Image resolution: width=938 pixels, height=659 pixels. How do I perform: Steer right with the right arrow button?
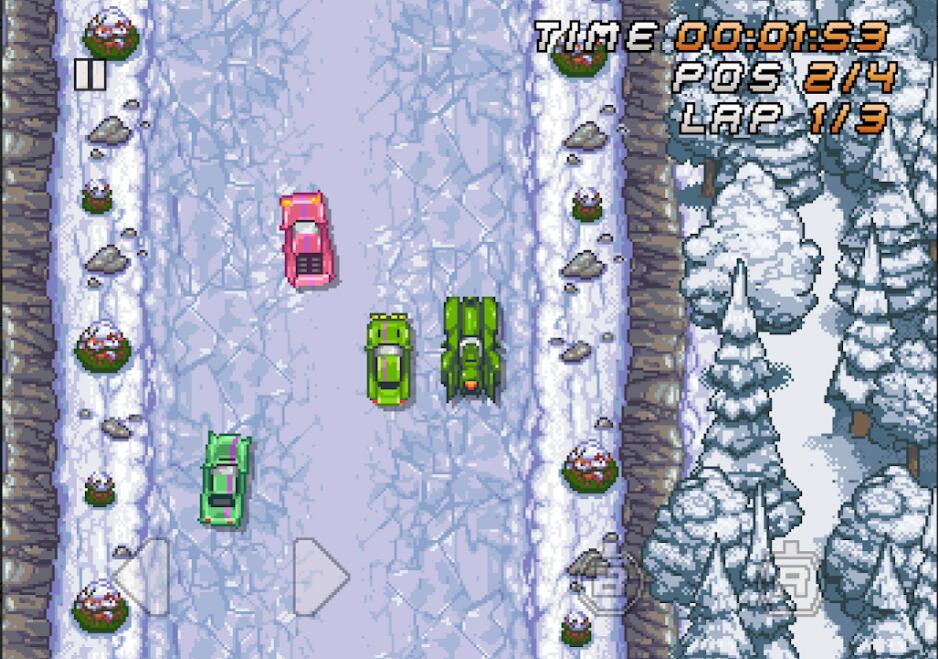coord(321,577)
